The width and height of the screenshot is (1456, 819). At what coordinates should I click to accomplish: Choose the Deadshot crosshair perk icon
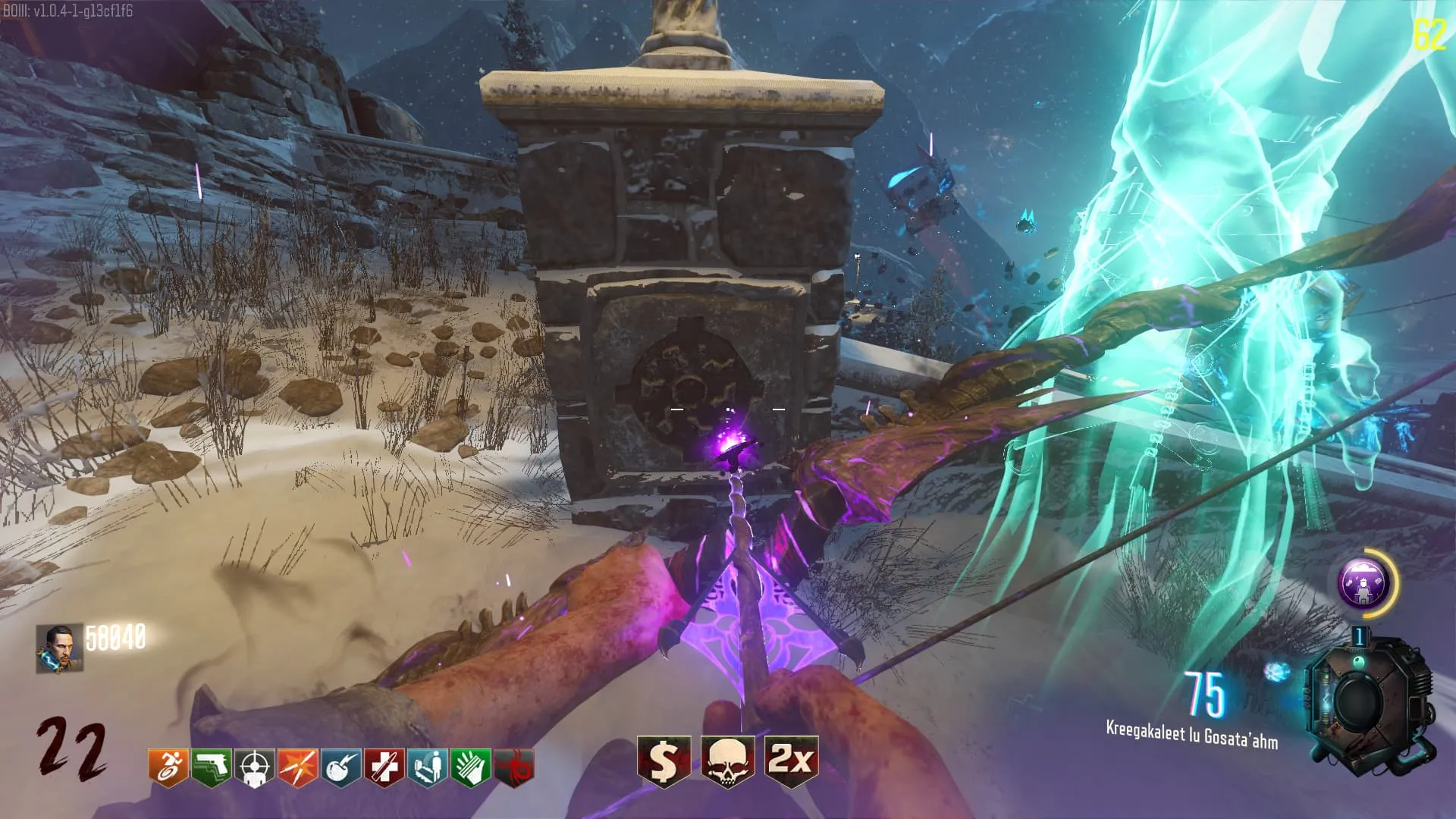(x=254, y=767)
